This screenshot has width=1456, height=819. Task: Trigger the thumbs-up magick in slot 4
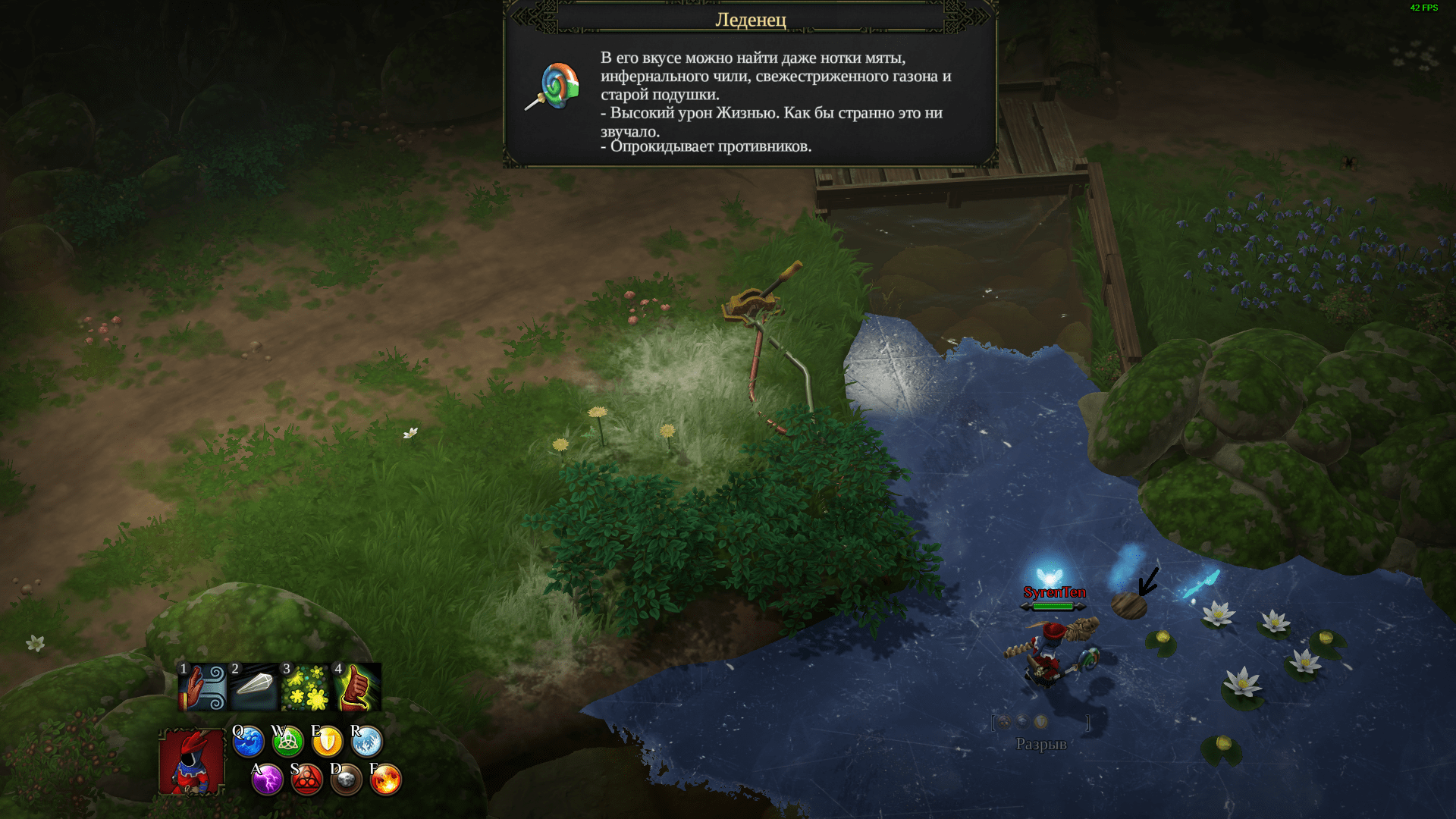357,687
